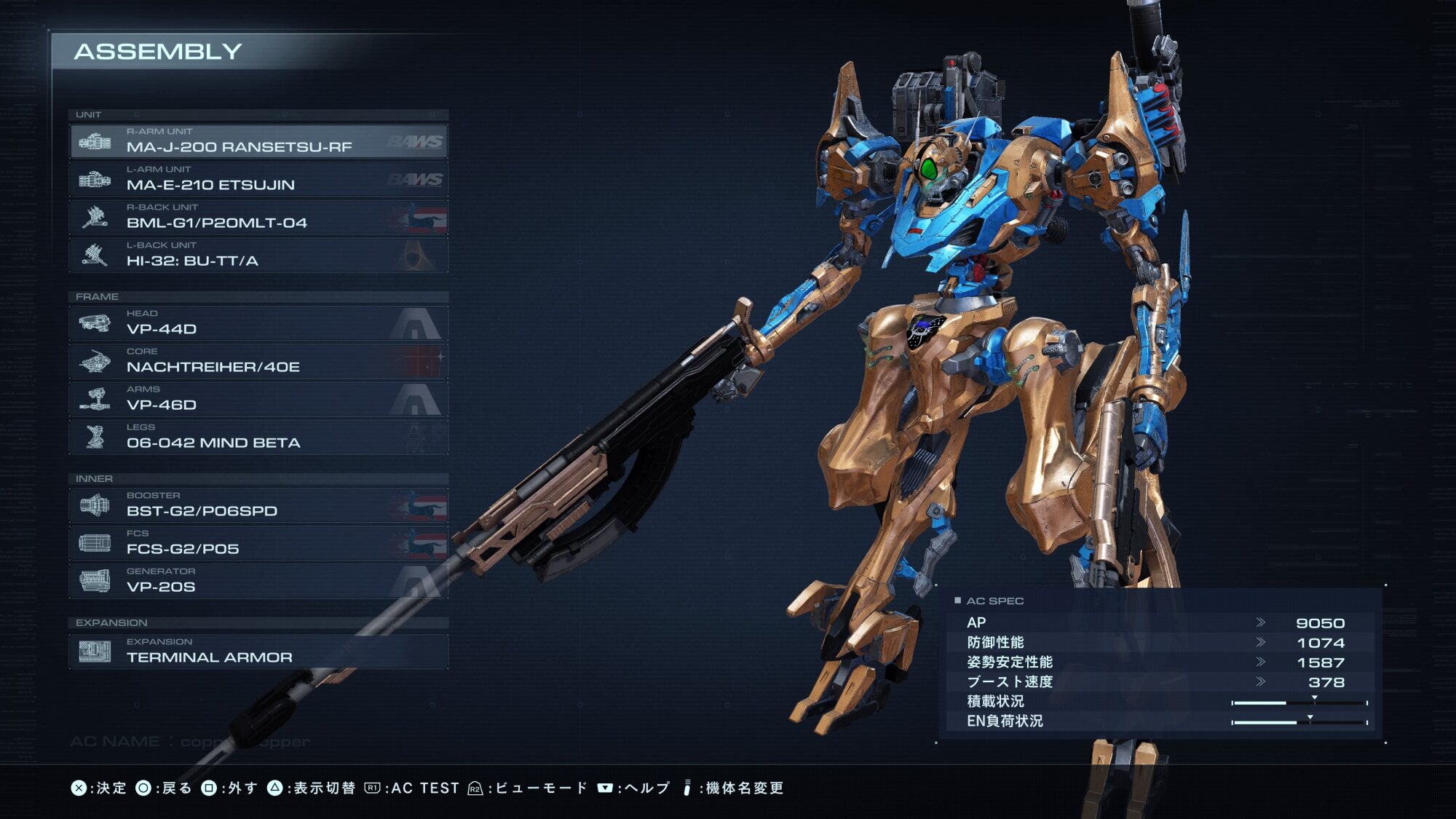Select the R-Arm Unit MA-J-200 RANSETSU-RF slot
This screenshot has width=1456, height=819.
click(x=258, y=141)
